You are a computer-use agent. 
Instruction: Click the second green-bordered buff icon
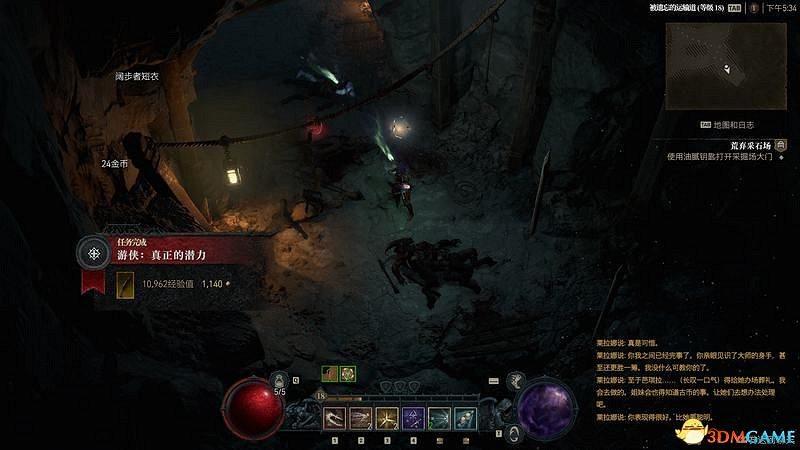[x=347, y=373]
